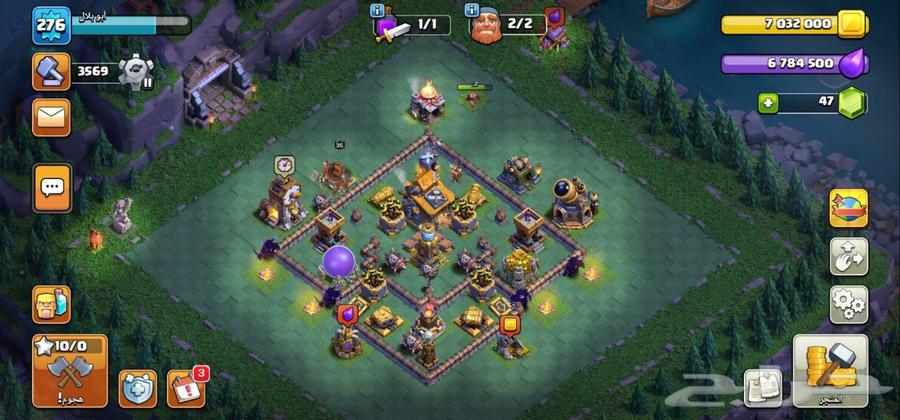Add gems with the green plus button
Image resolution: width=900 pixels, height=420 pixels.
(768, 102)
